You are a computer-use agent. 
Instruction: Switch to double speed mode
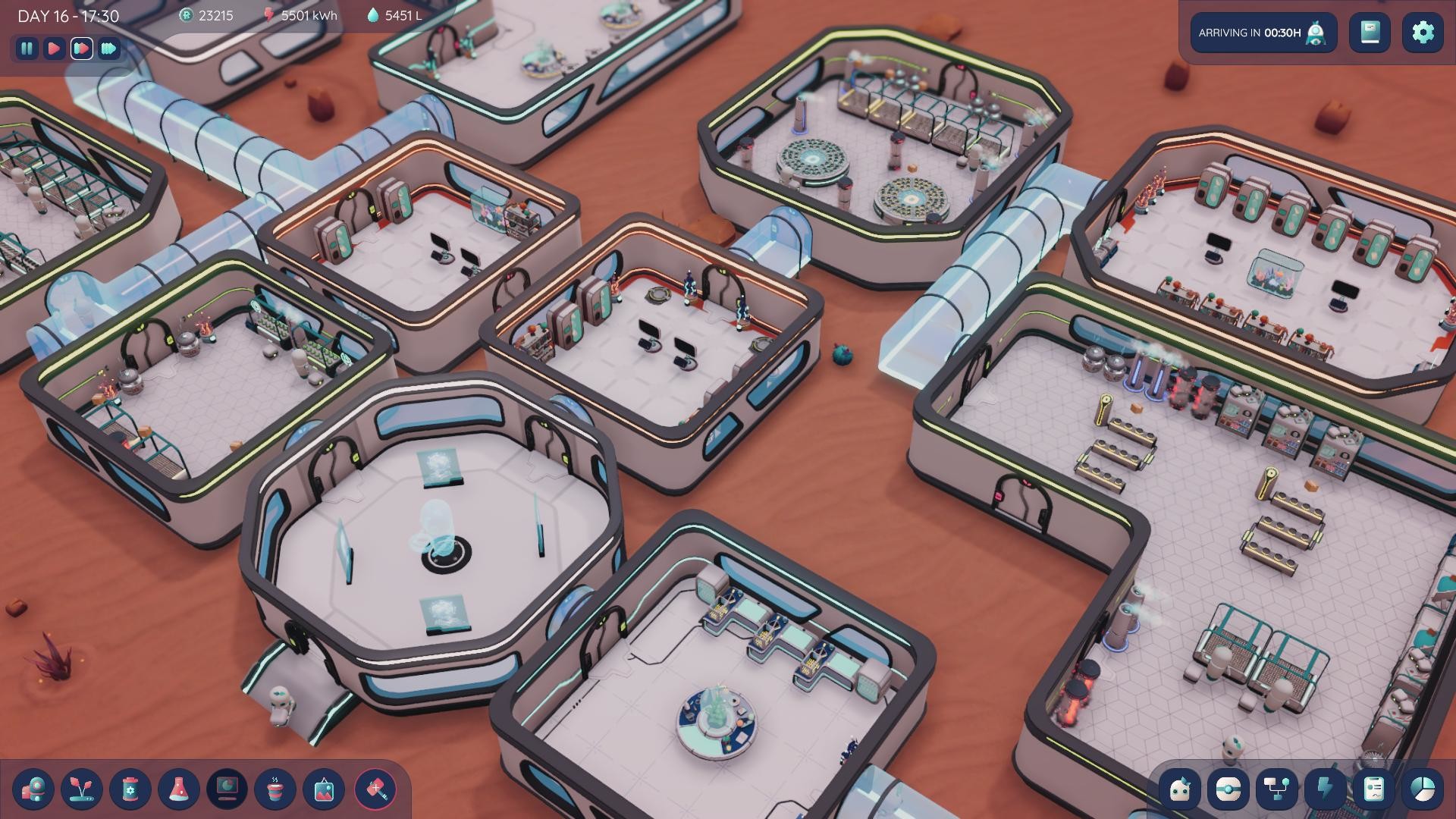(x=81, y=50)
